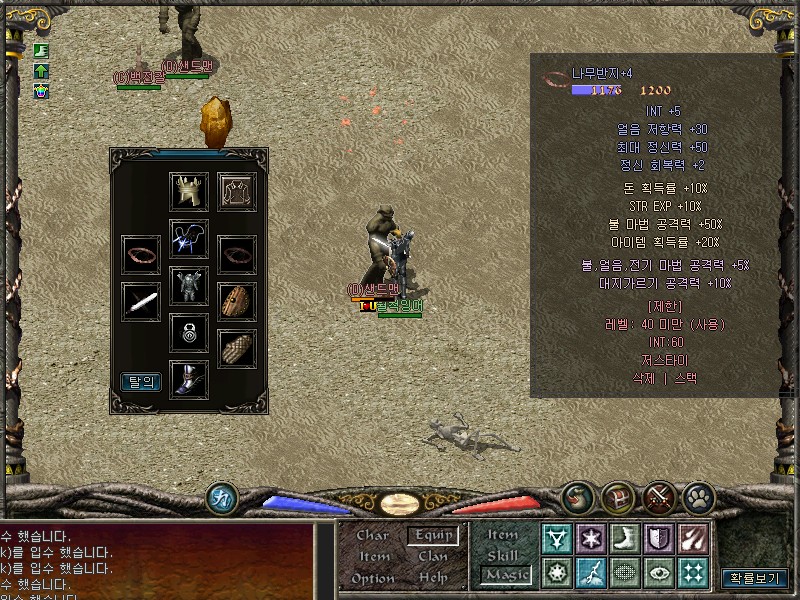Viewport: 800px width, 600px height.
Task: Select the gauntlet glove slot
Action: [237, 348]
